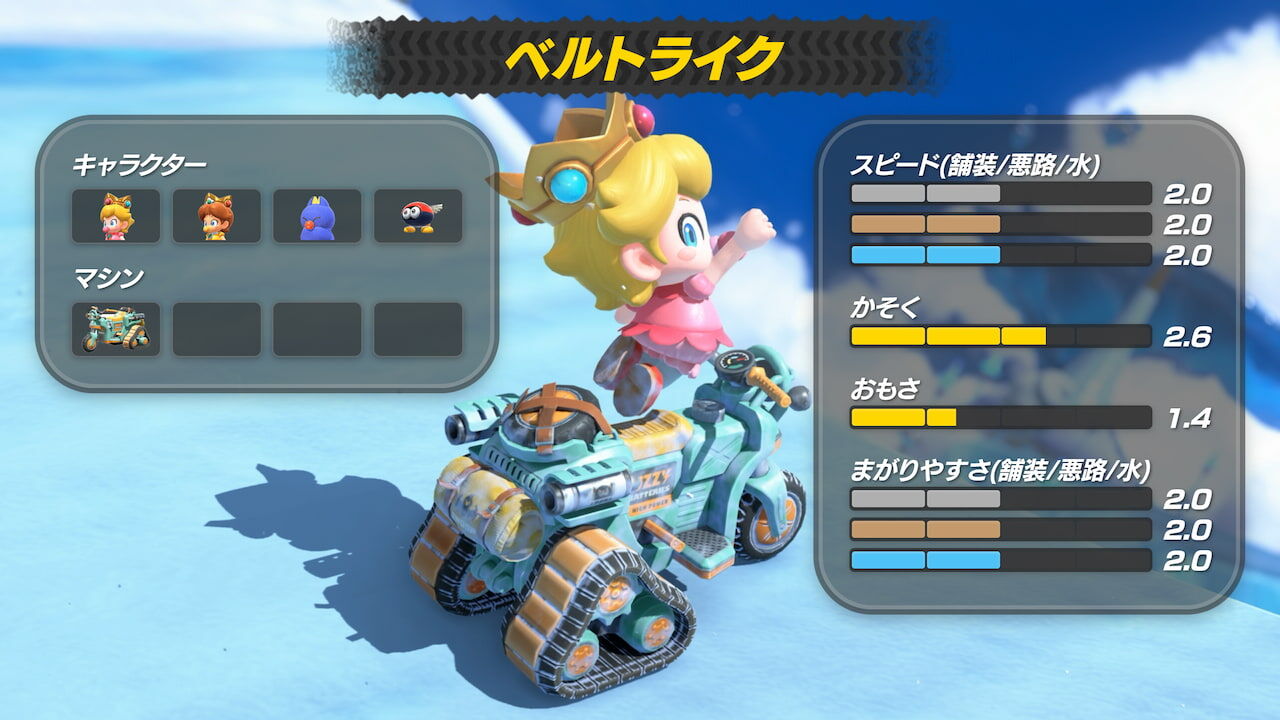Click the gray paved-road speed bar

1000,192
